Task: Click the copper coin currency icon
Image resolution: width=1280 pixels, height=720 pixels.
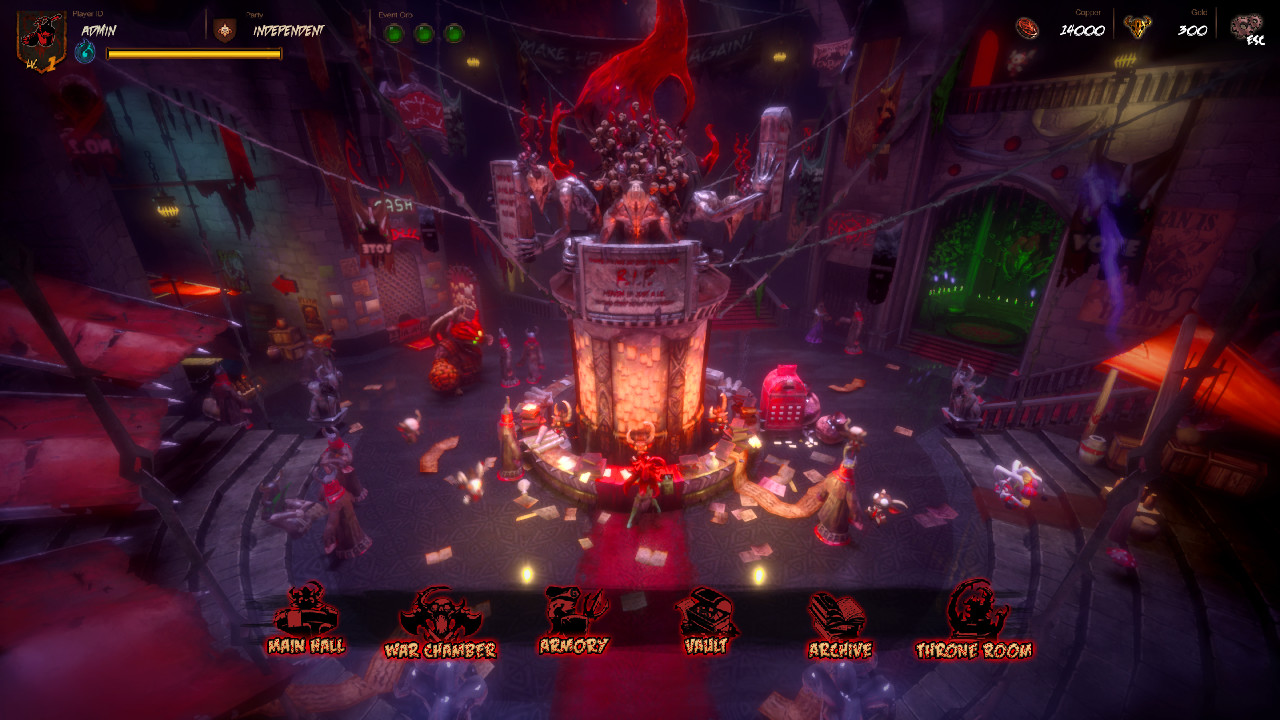Action: 1027,28
